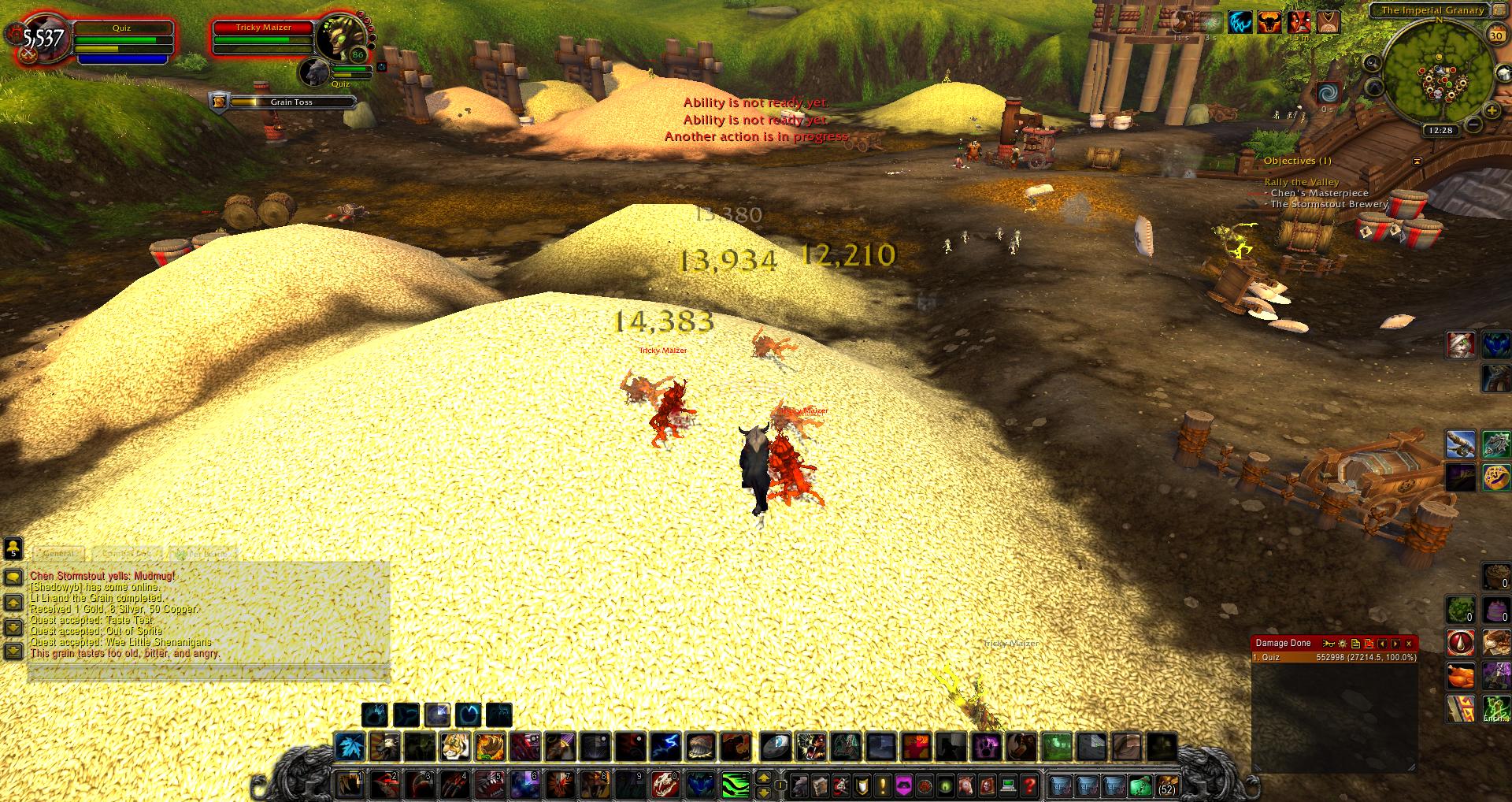Close the Damage Done meter window
The width and height of the screenshot is (1512, 802).
(x=1409, y=644)
